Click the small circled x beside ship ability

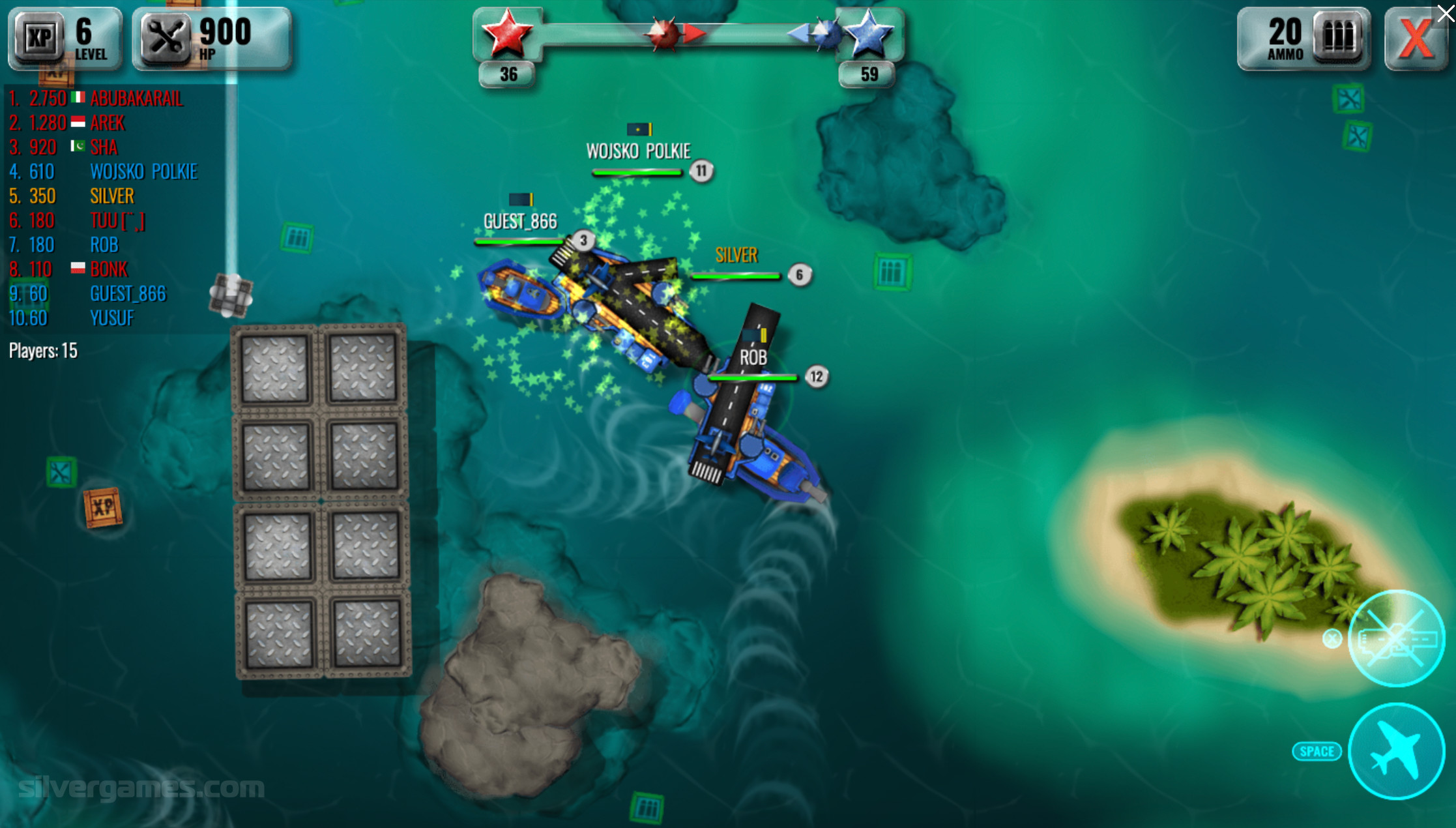tap(1332, 639)
